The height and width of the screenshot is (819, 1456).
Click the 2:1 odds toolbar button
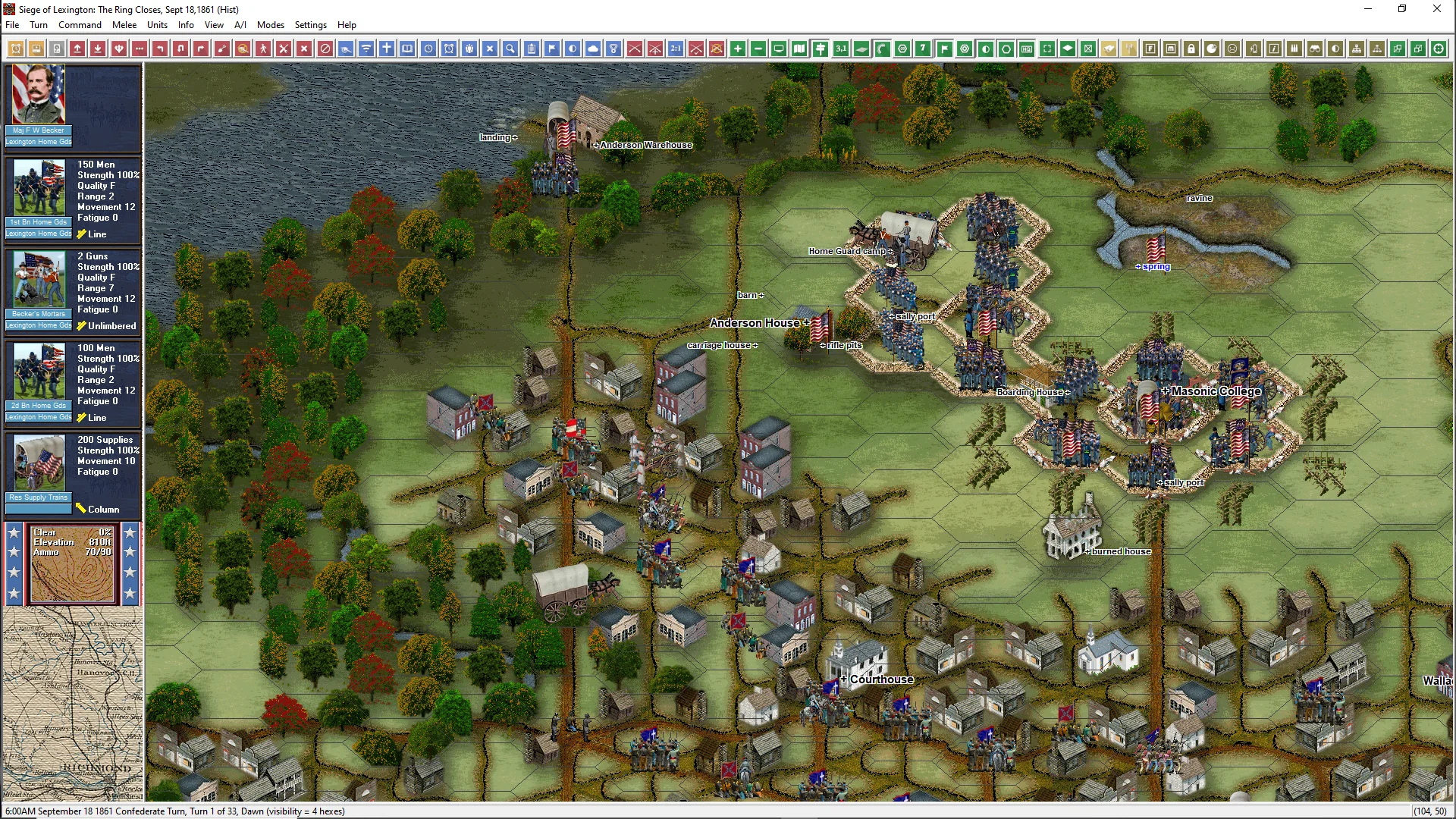pos(676,49)
